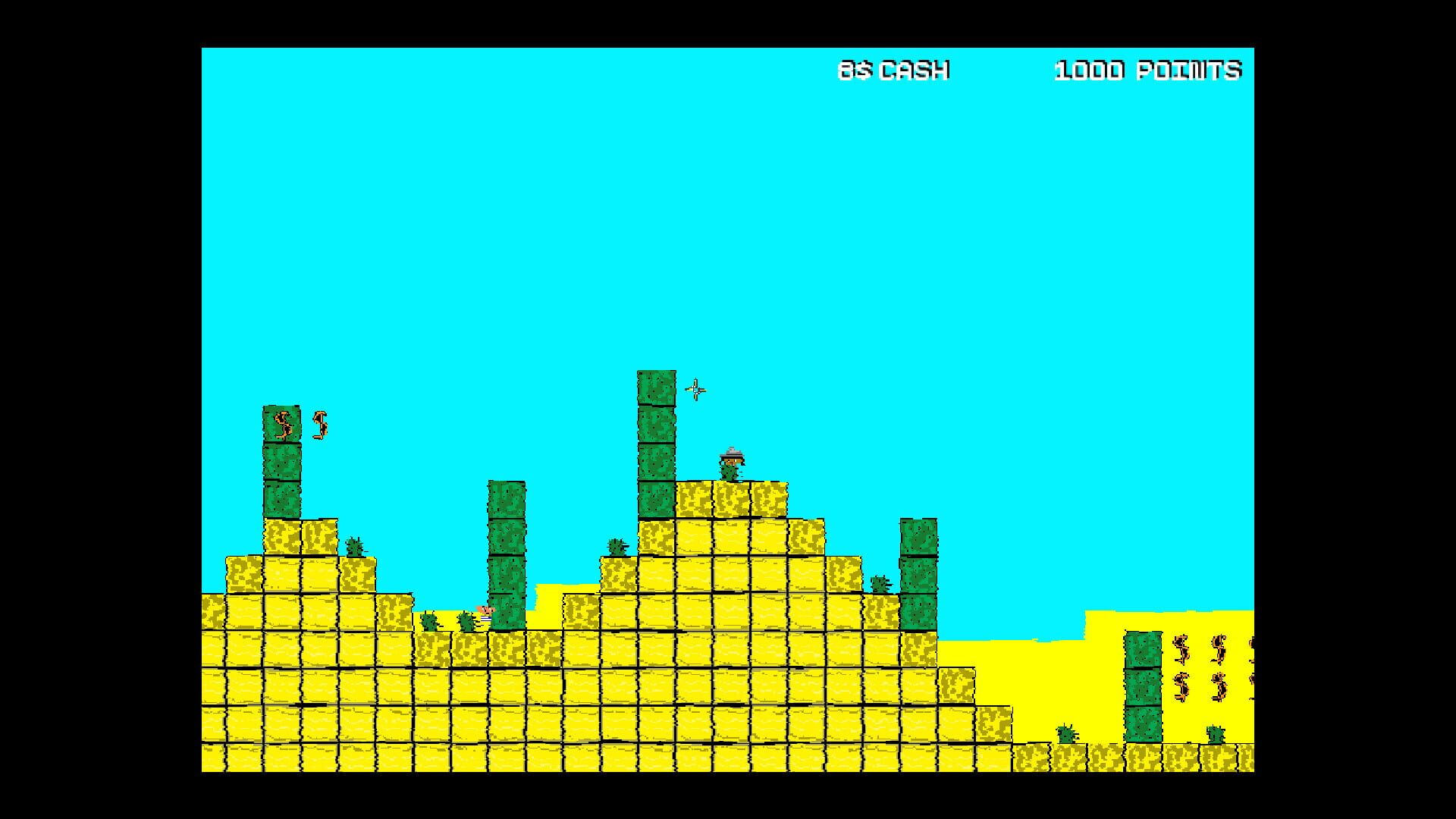
Task: Click the spinning shuriken in the sky
Action: [695, 391]
